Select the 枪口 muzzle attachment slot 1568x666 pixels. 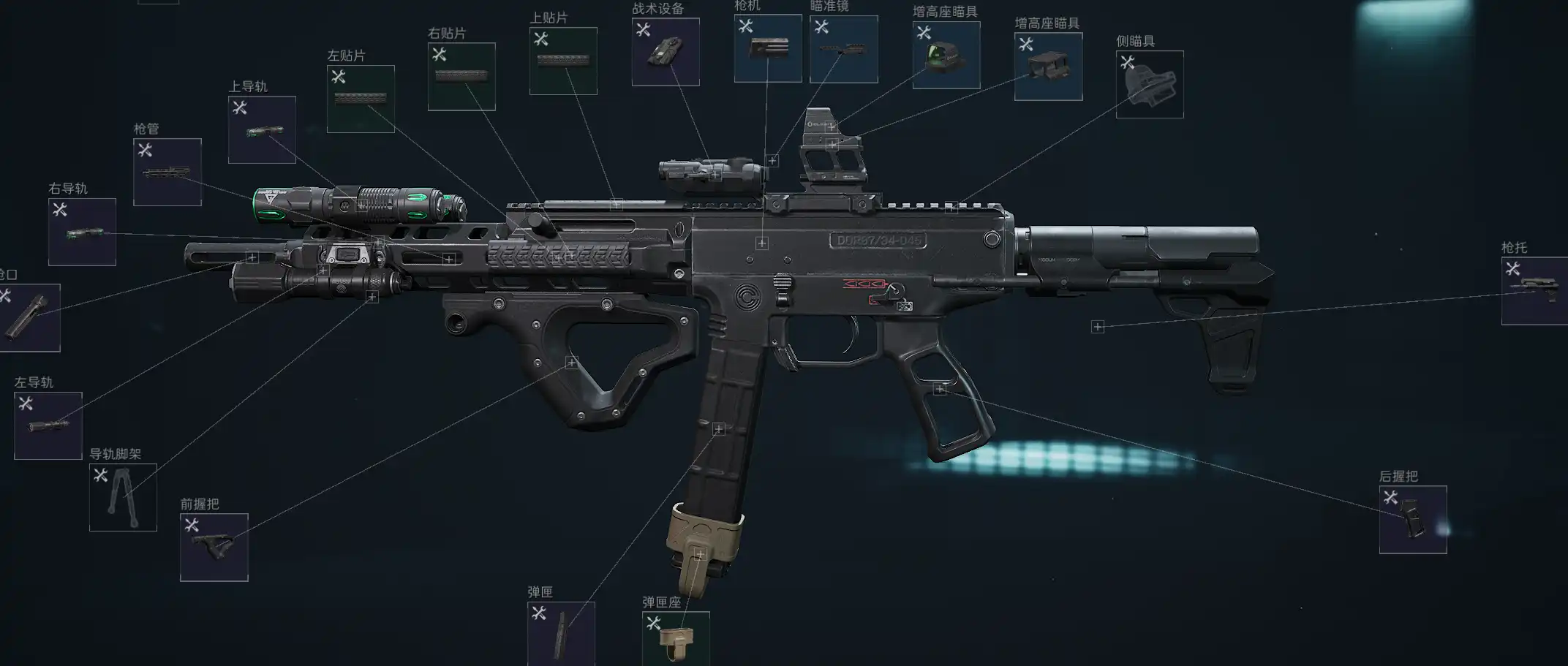click(x=28, y=317)
